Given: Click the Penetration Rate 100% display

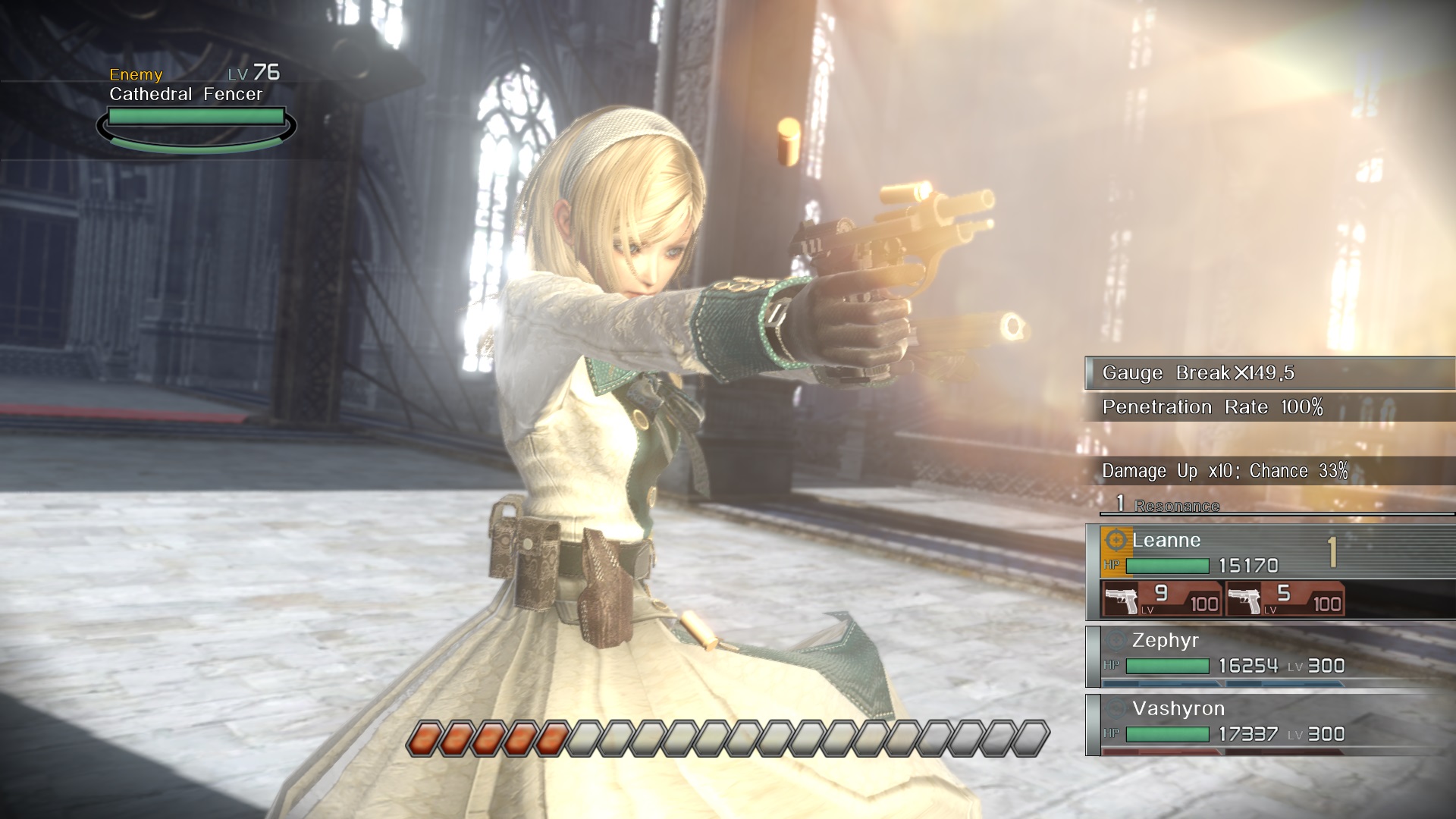Looking at the screenshot, I should 1213,406.
